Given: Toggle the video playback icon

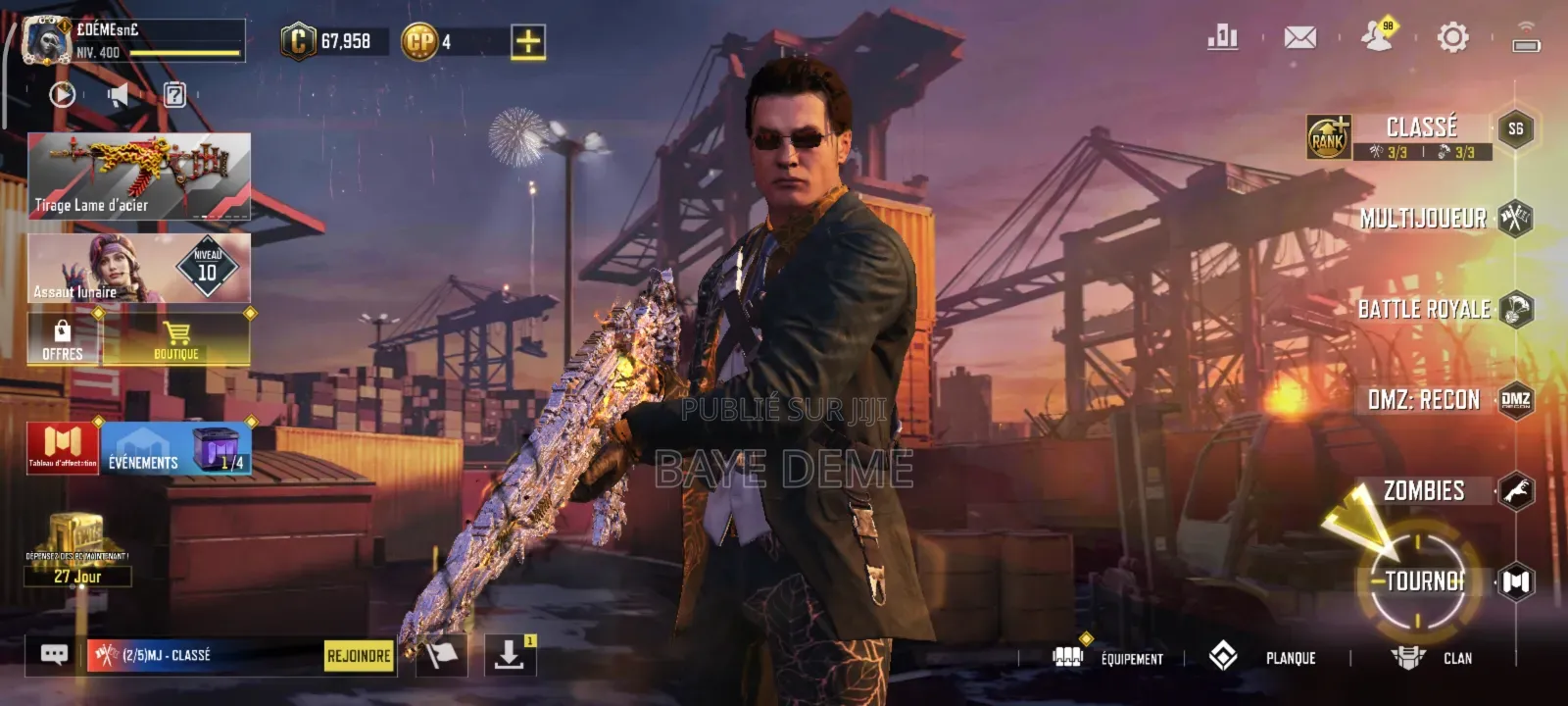Looking at the screenshot, I should (x=62, y=94).
